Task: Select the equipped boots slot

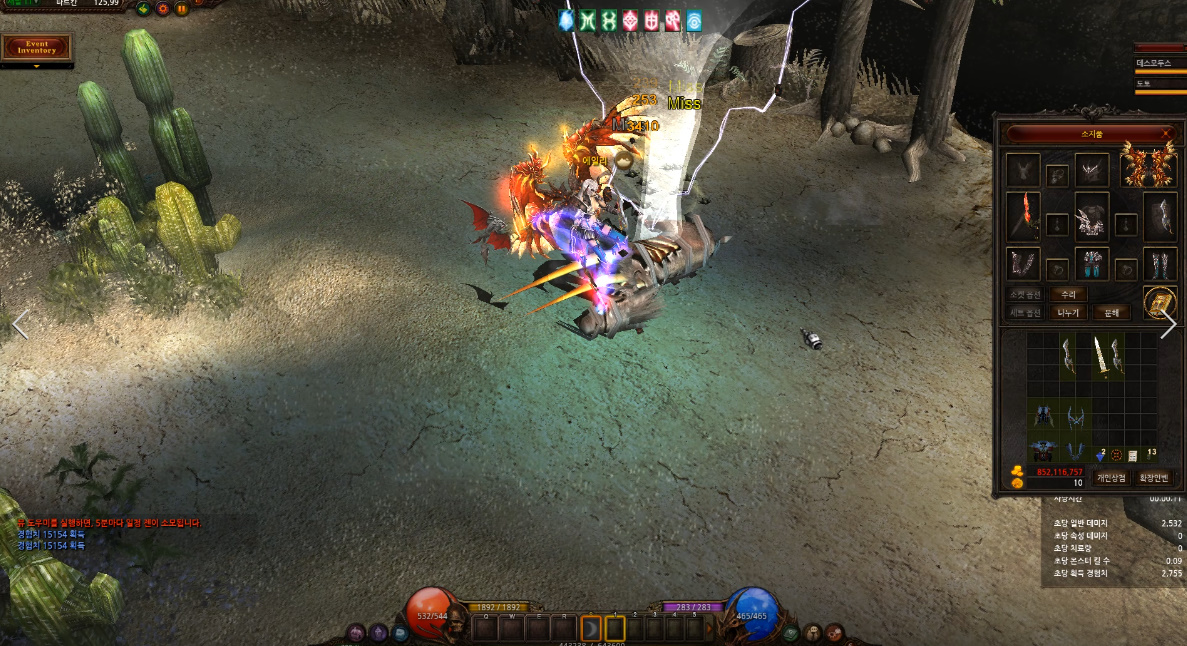Action: pos(1159,264)
